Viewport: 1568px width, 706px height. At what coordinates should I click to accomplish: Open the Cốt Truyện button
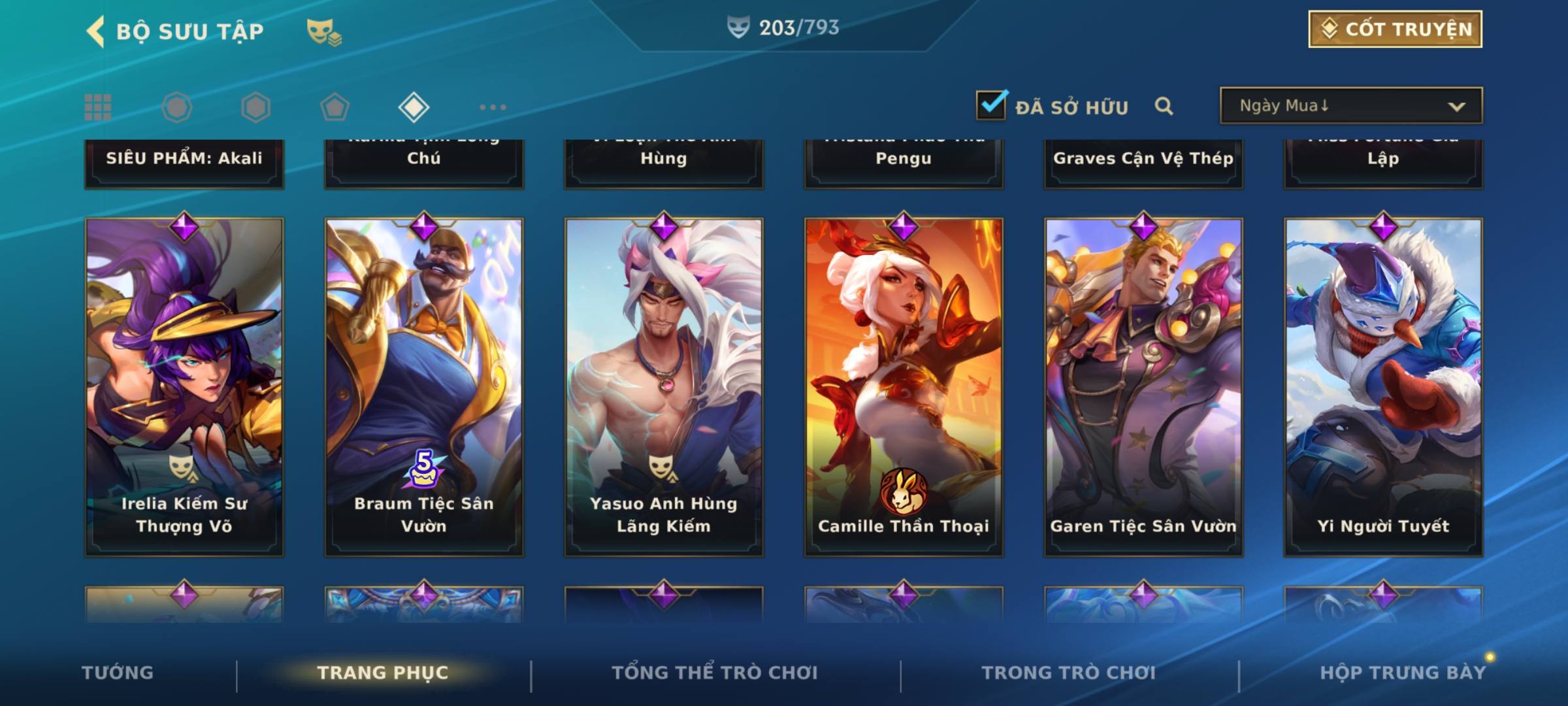(1395, 29)
